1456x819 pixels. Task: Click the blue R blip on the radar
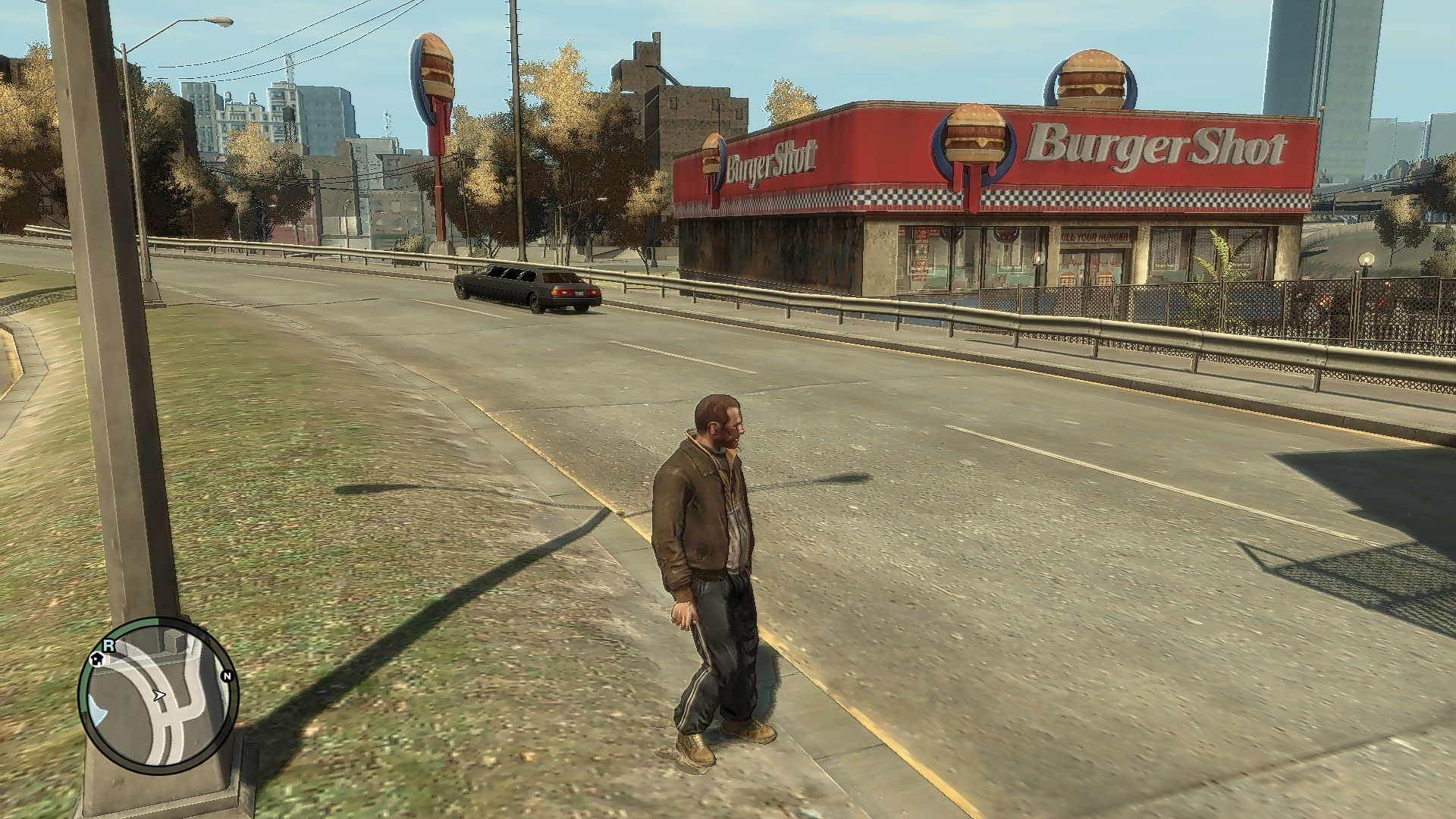click(x=109, y=645)
